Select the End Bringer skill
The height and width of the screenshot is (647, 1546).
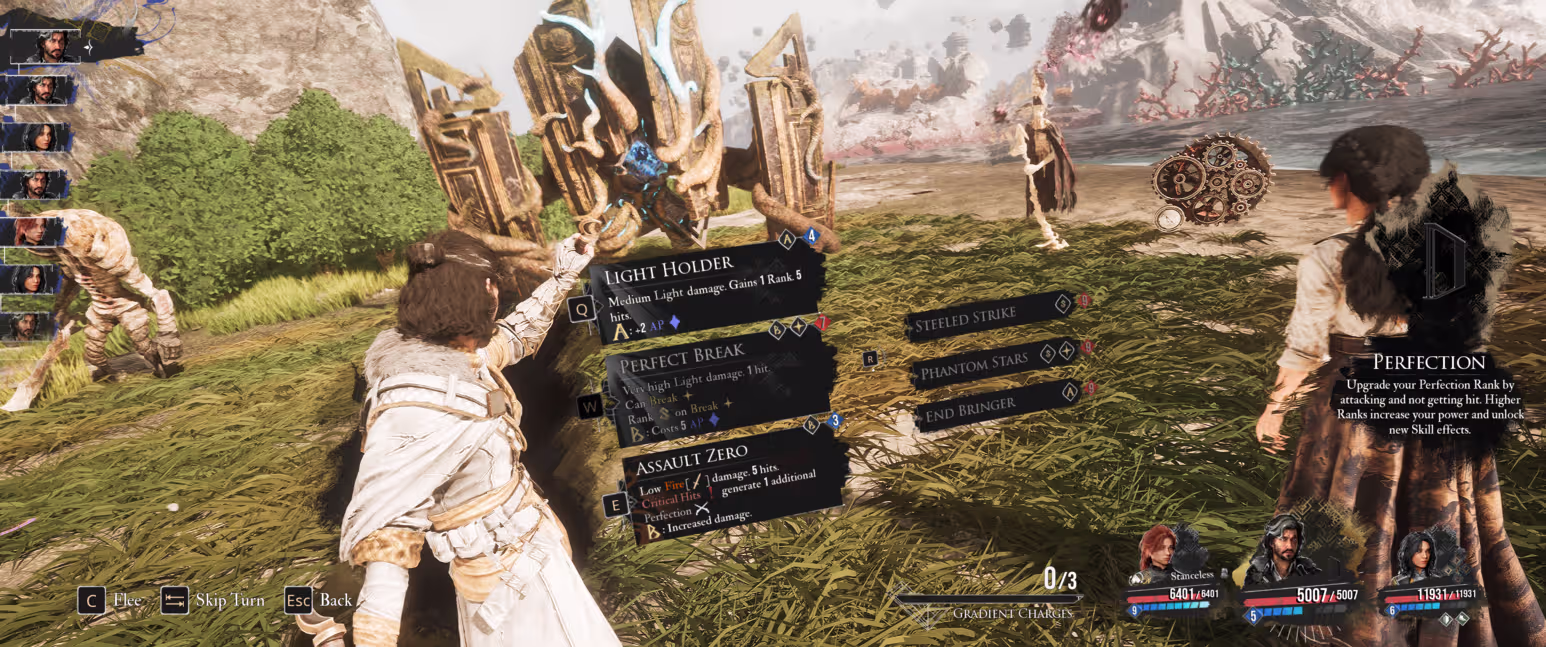[x=990, y=402]
